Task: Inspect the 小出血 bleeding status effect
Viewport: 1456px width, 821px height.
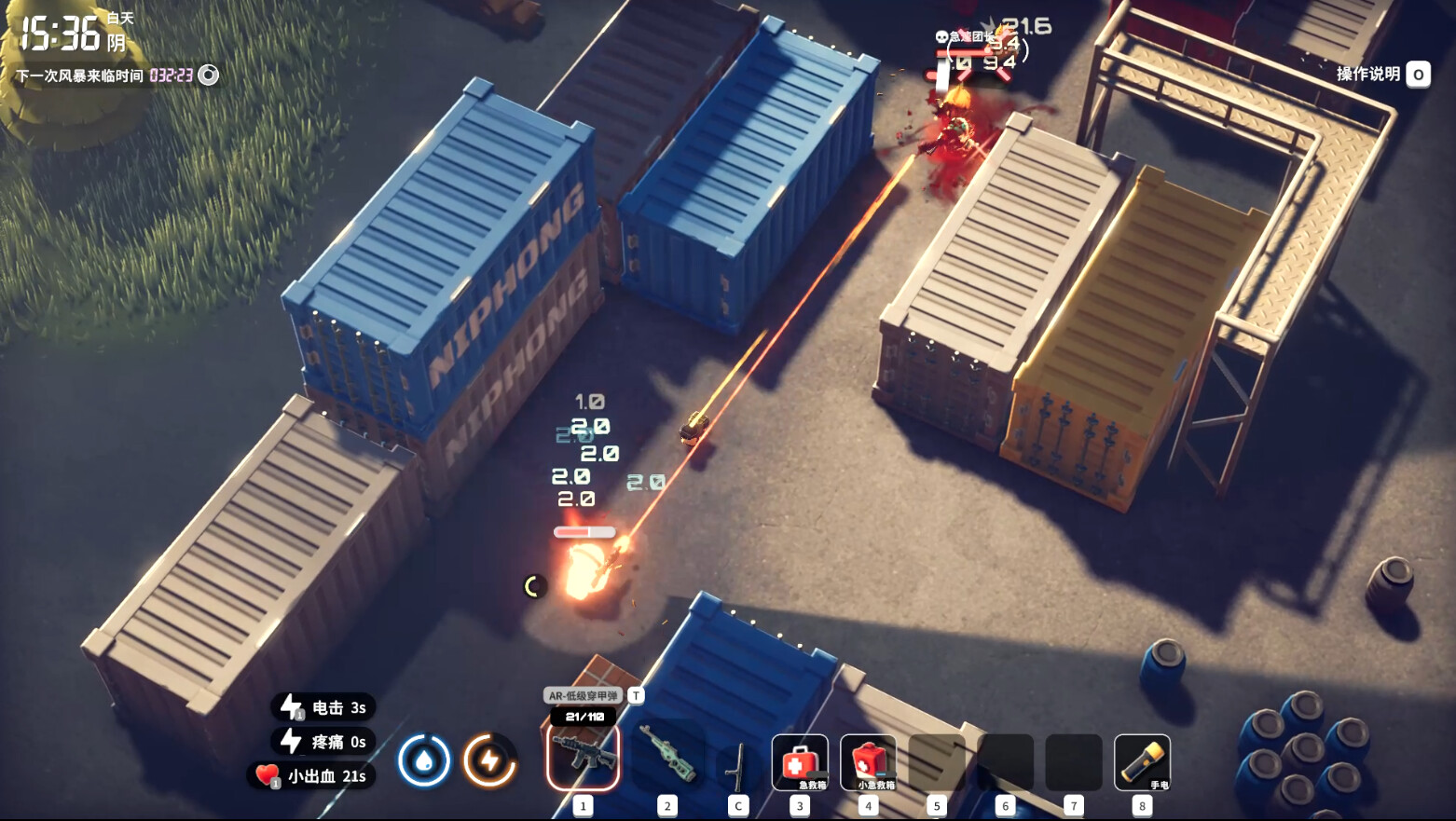Action: point(313,775)
